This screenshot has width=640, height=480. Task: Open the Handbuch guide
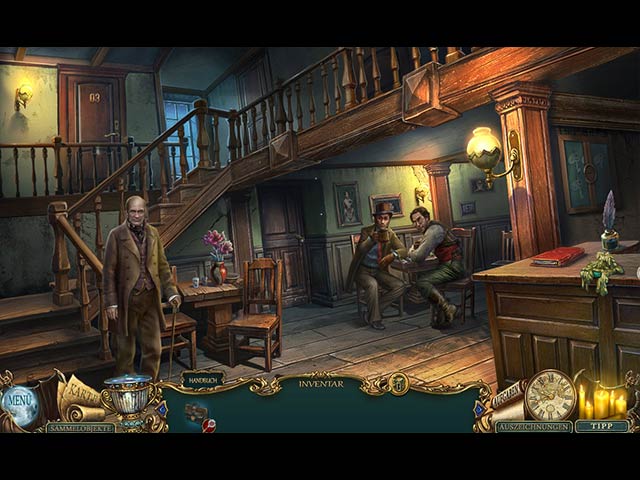(x=203, y=380)
